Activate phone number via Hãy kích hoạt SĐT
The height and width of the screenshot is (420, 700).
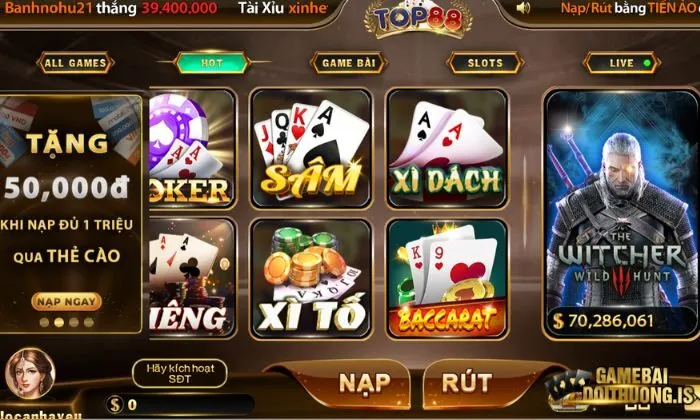(x=180, y=374)
